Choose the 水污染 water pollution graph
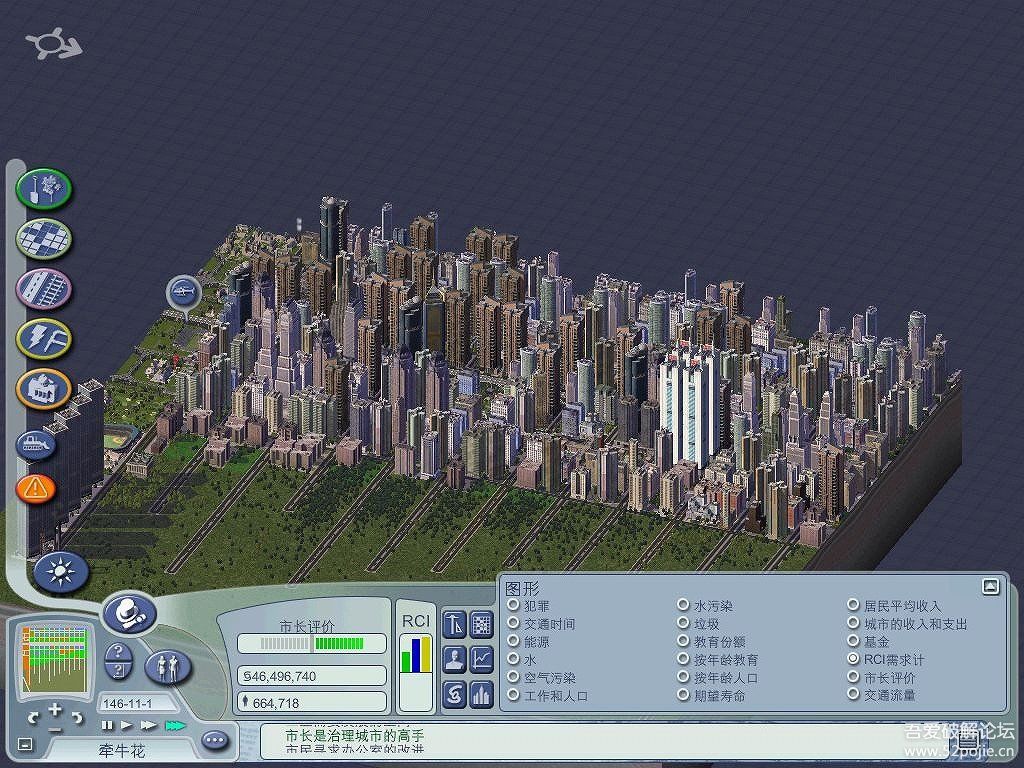The width and height of the screenshot is (1024, 768). click(683, 606)
